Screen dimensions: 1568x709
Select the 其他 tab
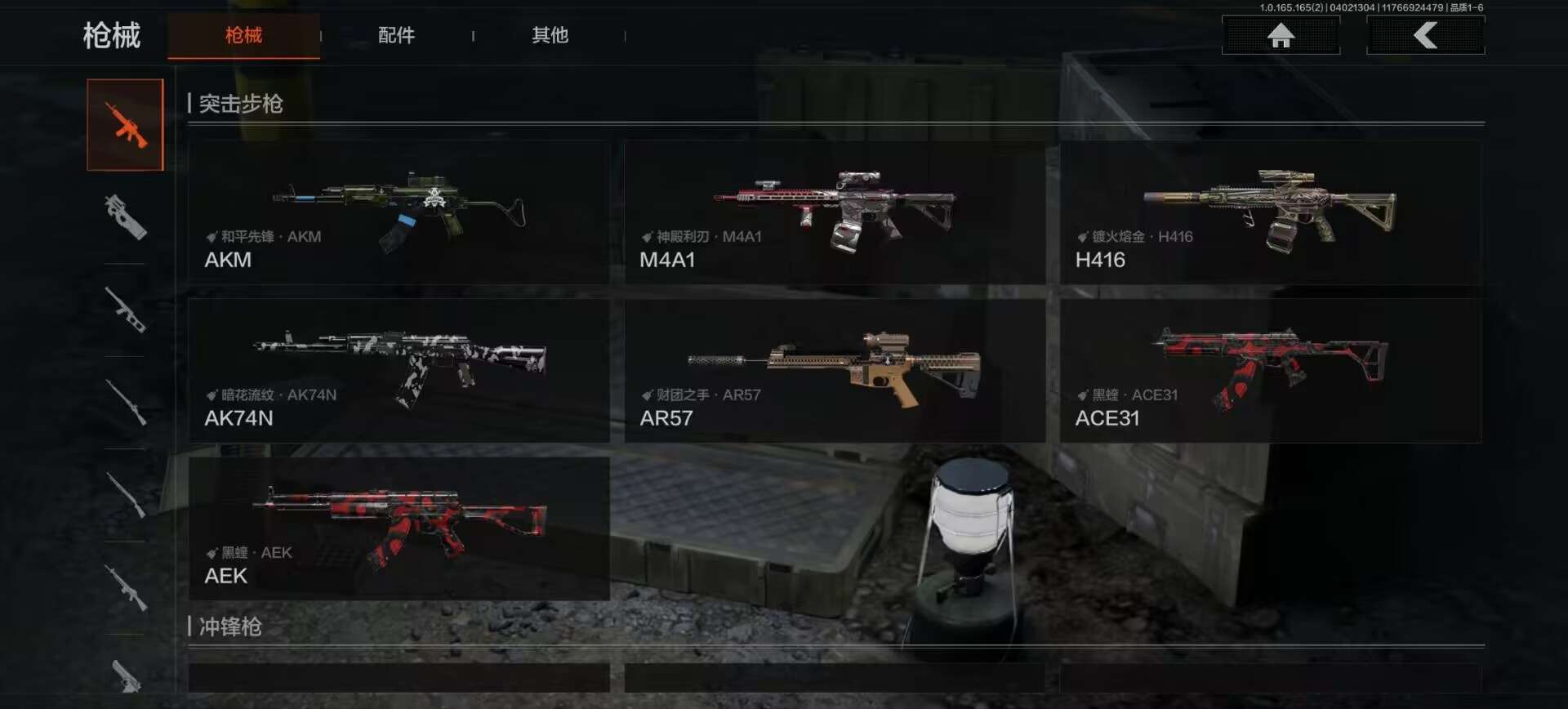pyautogui.click(x=550, y=35)
